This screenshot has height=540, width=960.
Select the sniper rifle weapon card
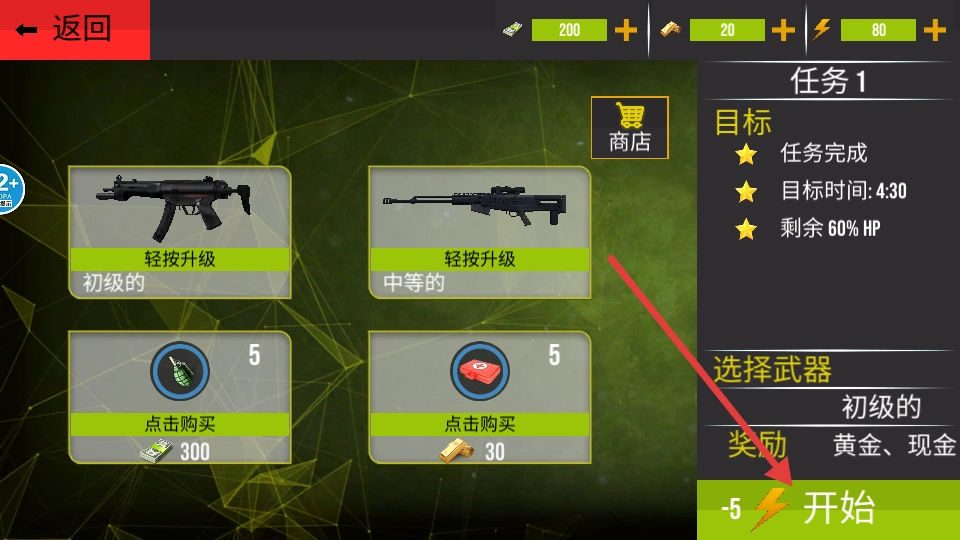coord(479,205)
